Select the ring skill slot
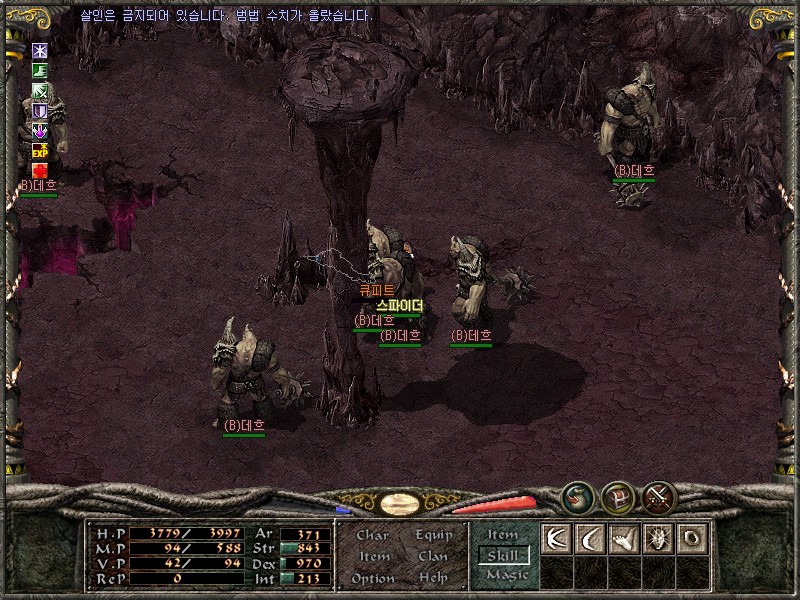 pyautogui.click(x=691, y=538)
